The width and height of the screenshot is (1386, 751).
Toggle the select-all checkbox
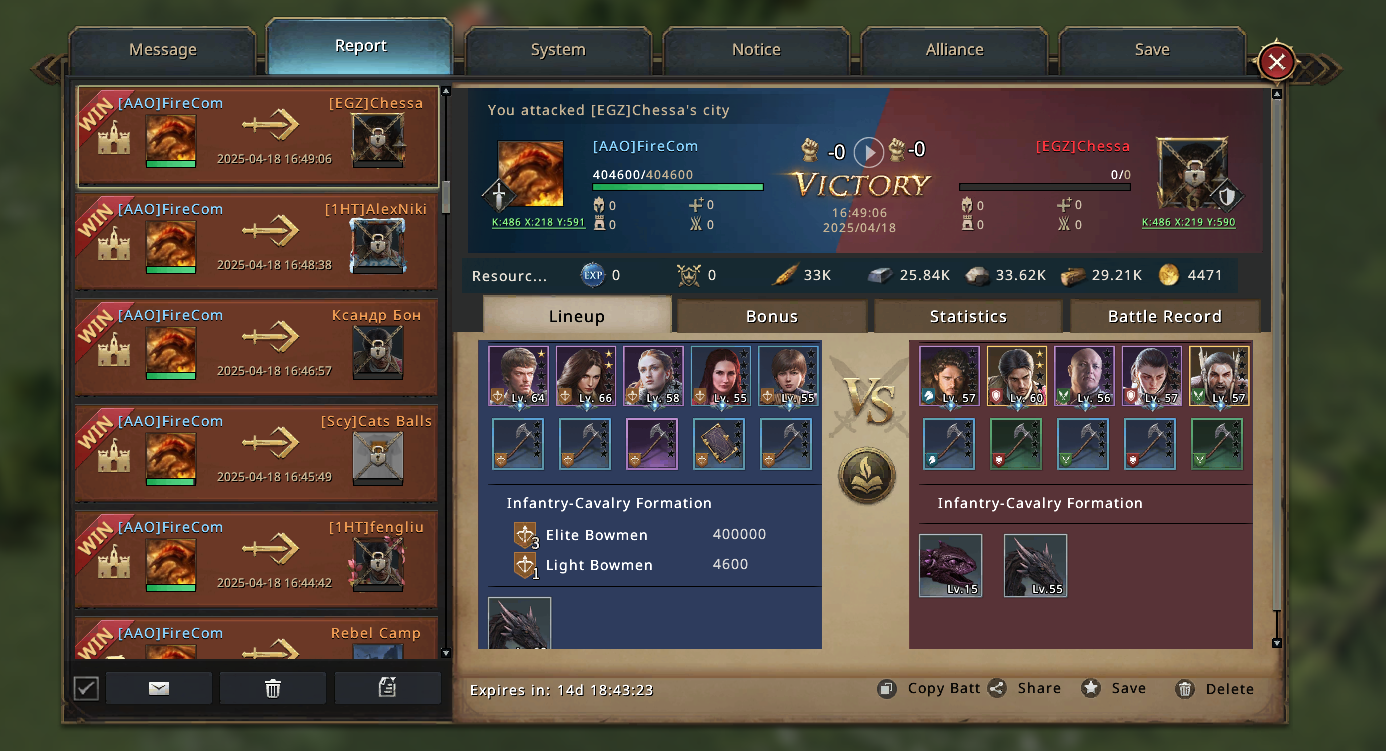pyautogui.click(x=87, y=688)
